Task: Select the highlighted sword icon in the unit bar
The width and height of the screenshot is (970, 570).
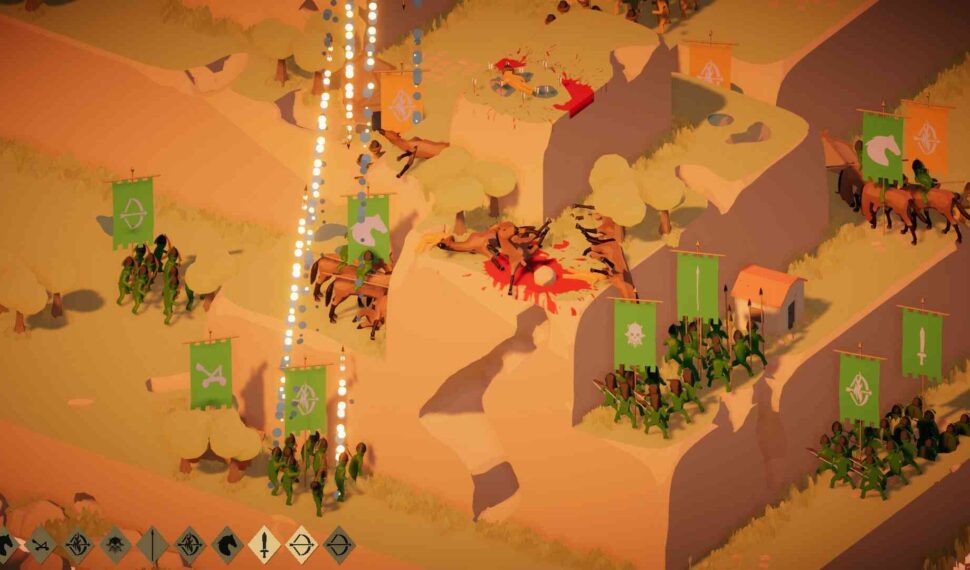Action: 264,545
